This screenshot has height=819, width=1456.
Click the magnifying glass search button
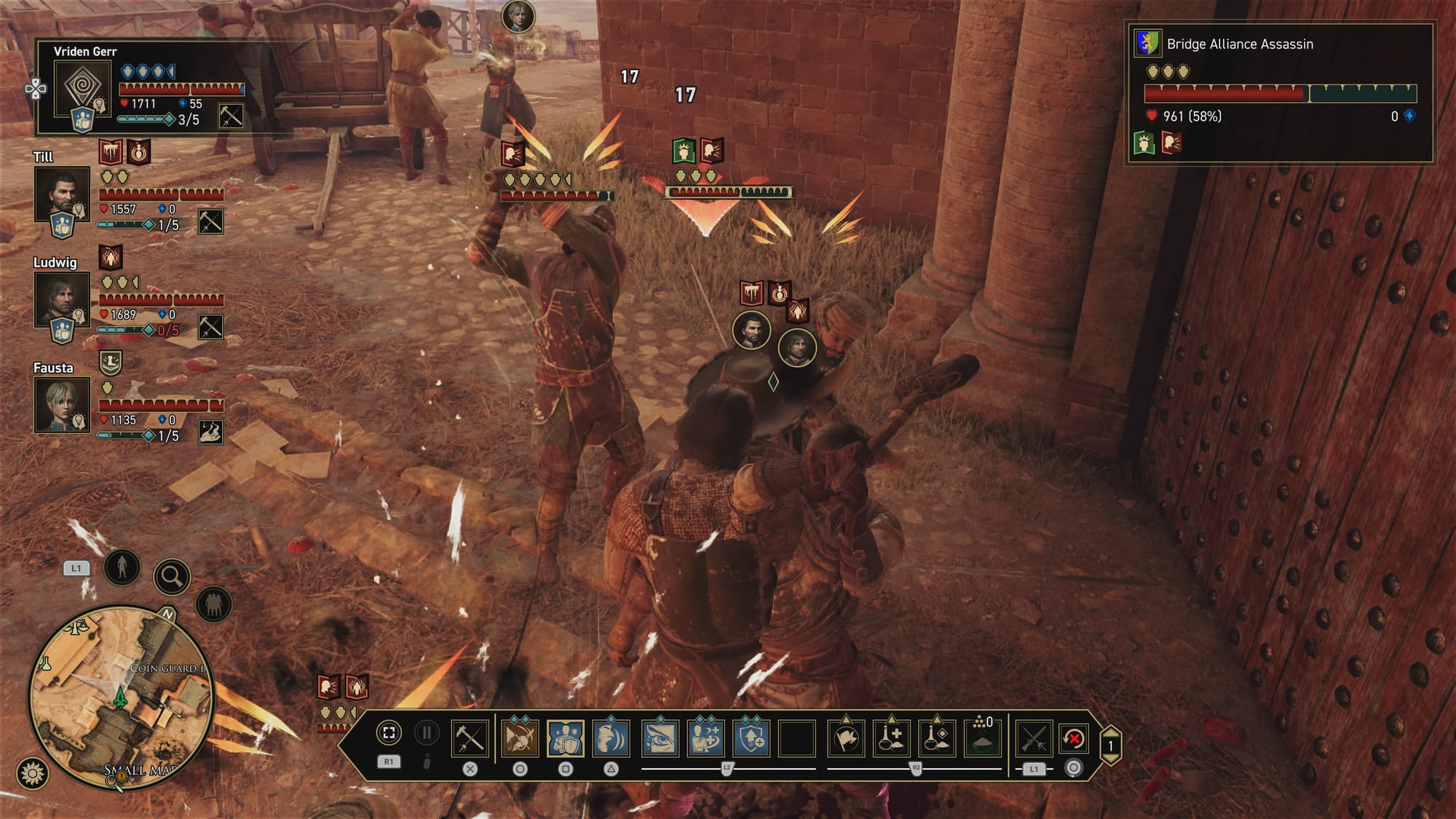click(x=172, y=577)
